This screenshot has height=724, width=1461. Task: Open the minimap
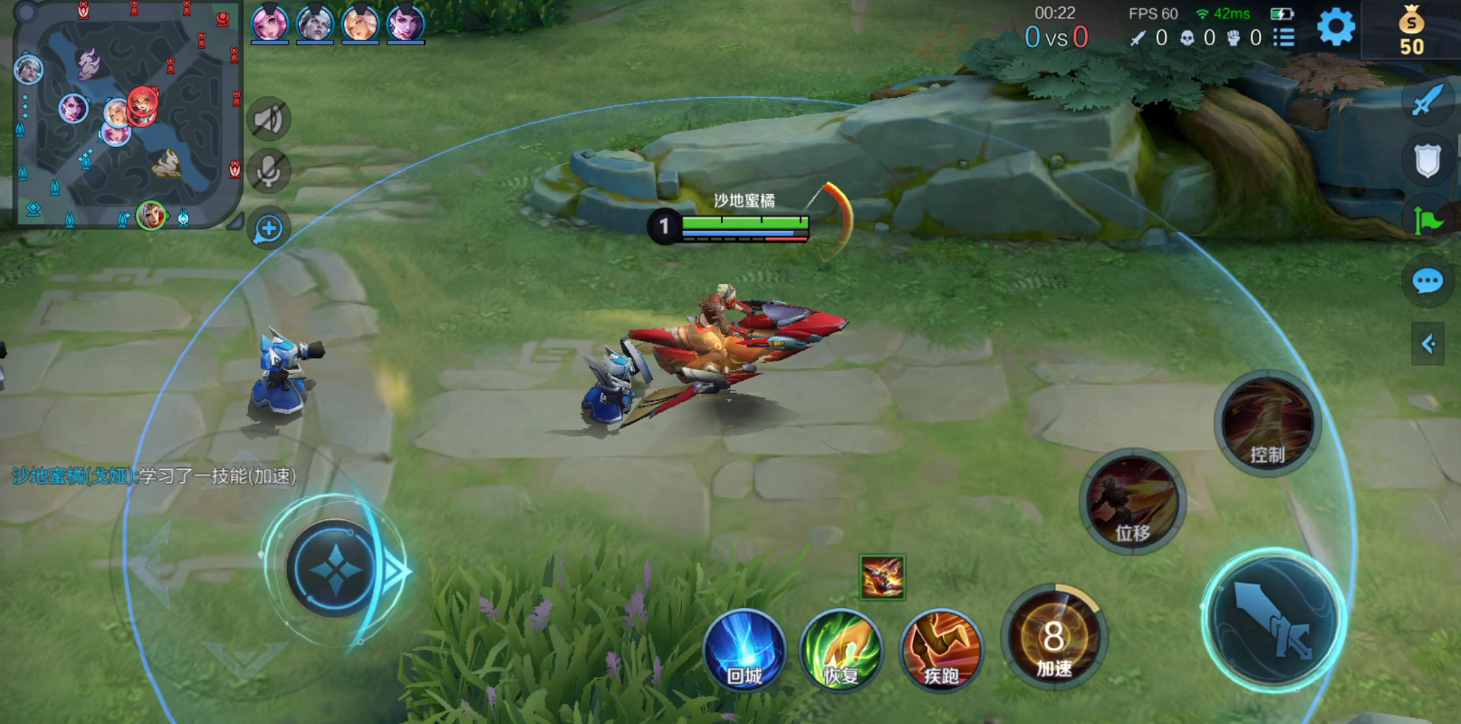click(126, 115)
